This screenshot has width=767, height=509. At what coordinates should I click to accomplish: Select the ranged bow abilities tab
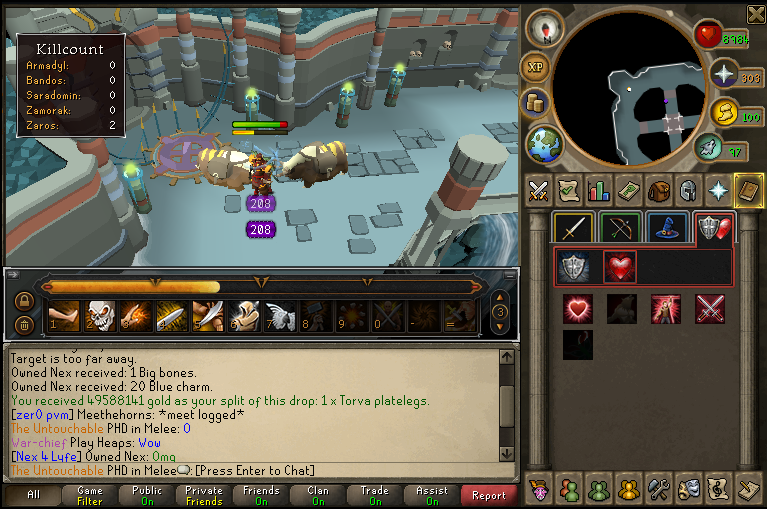click(x=620, y=229)
